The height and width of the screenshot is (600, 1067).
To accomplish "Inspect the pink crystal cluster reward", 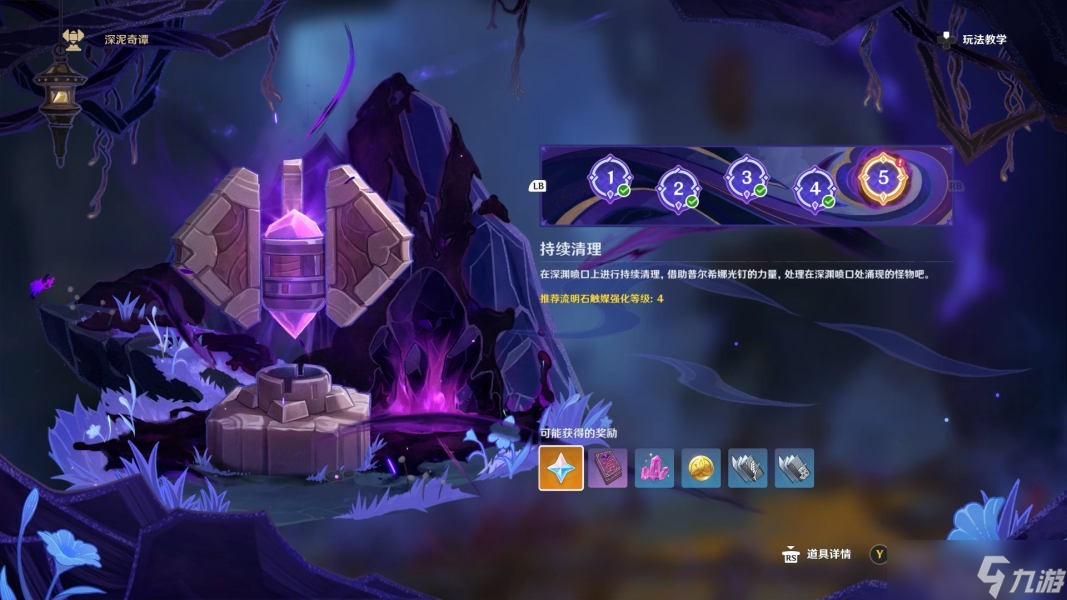I will click(654, 468).
